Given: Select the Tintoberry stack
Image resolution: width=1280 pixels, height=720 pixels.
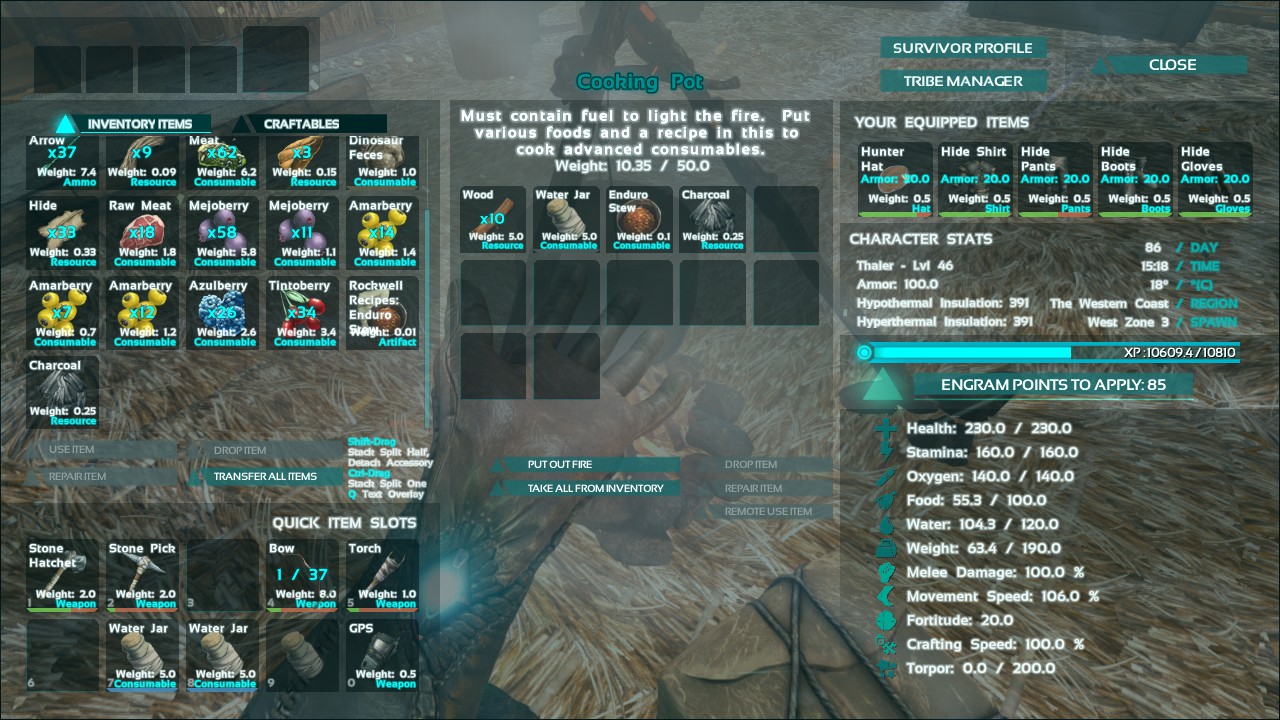Looking at the screenshot, I should pyautogui.click(x=303, y=313).
